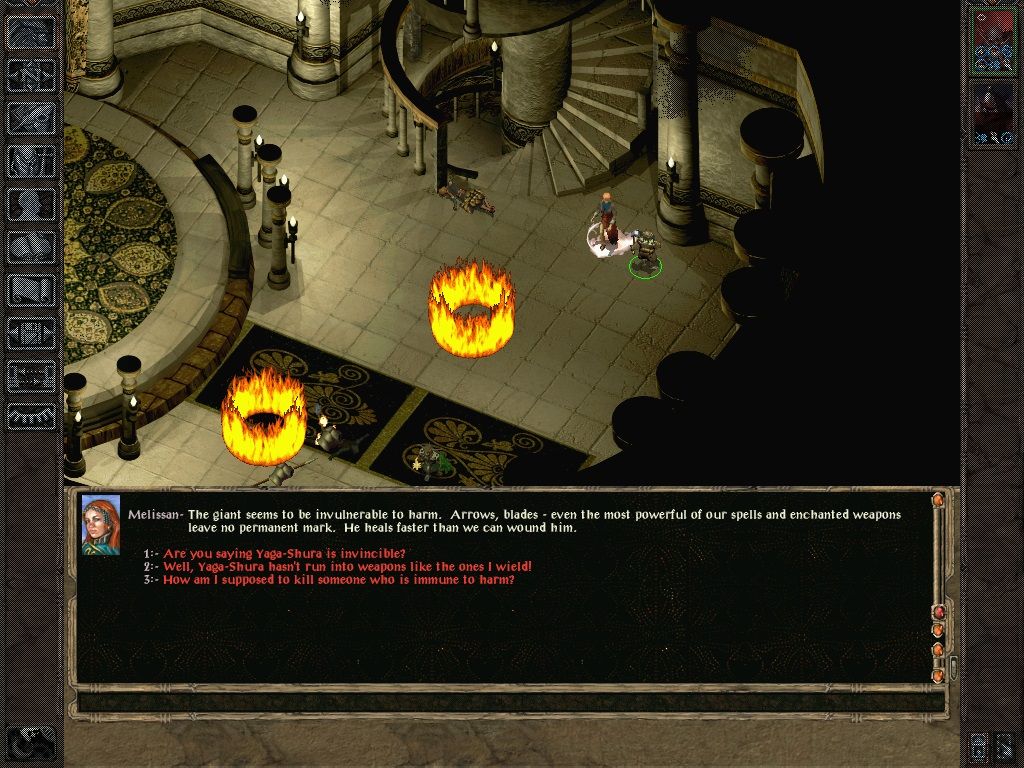
Task: Click the dialogue scrollbar's top orange gem
Action: pos(938,500)
